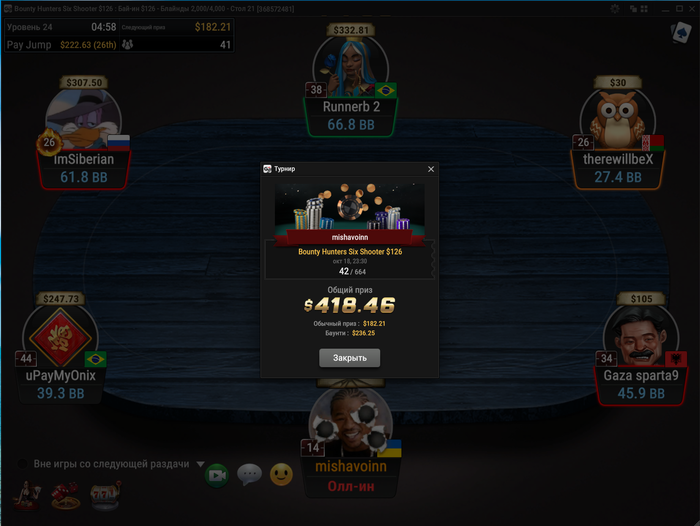700x526 pixels.
Task: Click the spade playing cards icon
Action: [679, 32]
